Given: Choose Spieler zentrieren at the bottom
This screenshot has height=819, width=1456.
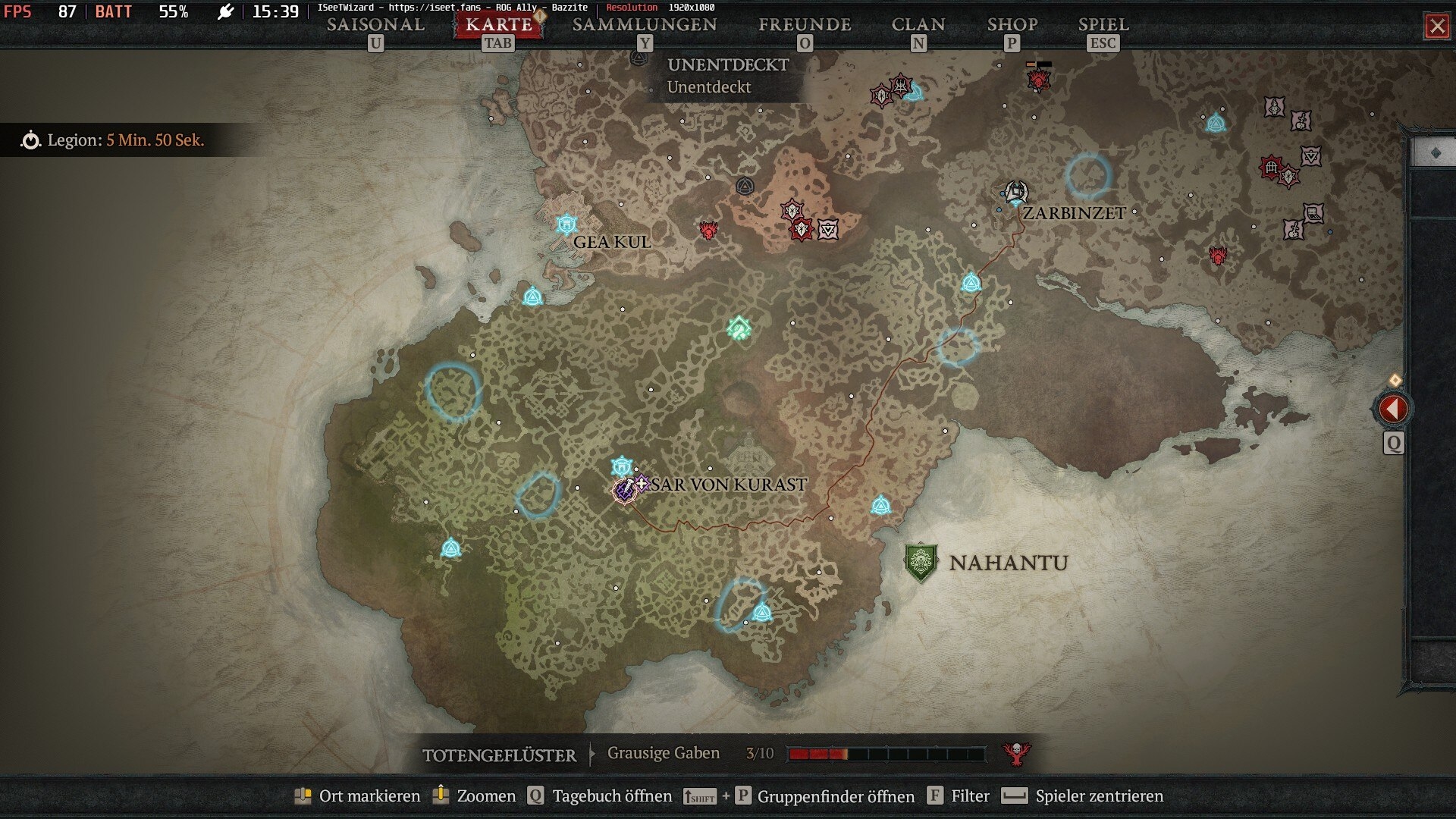Looking at the screenshot, I should (x=1083, y=795).
